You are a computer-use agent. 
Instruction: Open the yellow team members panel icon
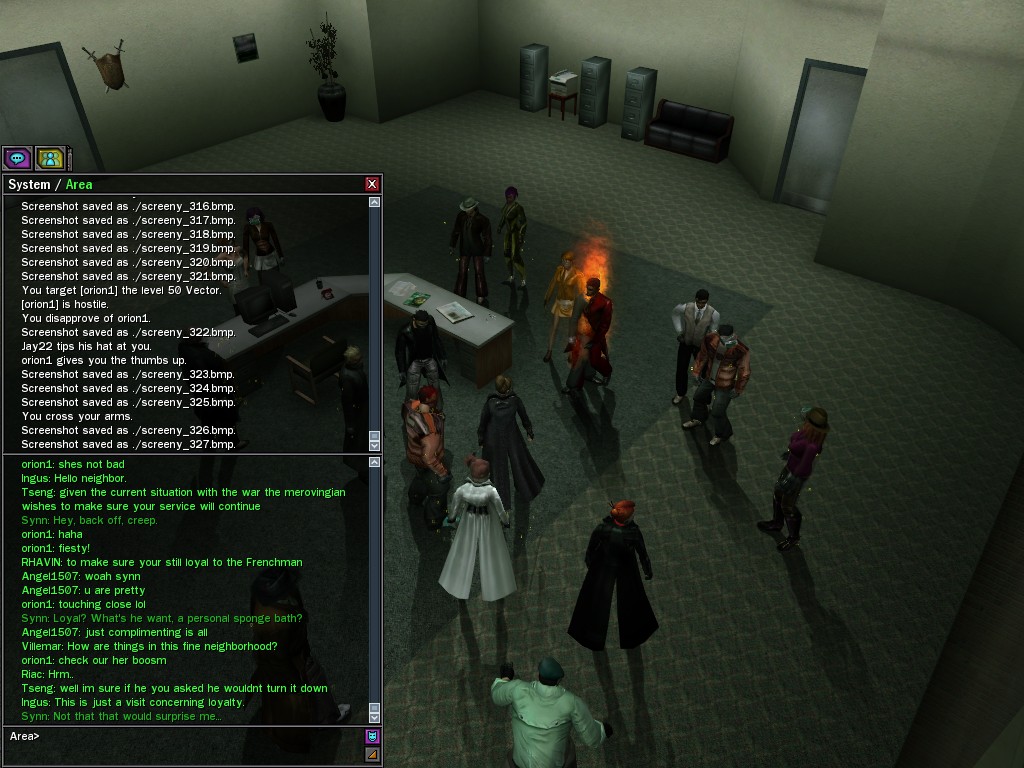[x=50, y=158]
